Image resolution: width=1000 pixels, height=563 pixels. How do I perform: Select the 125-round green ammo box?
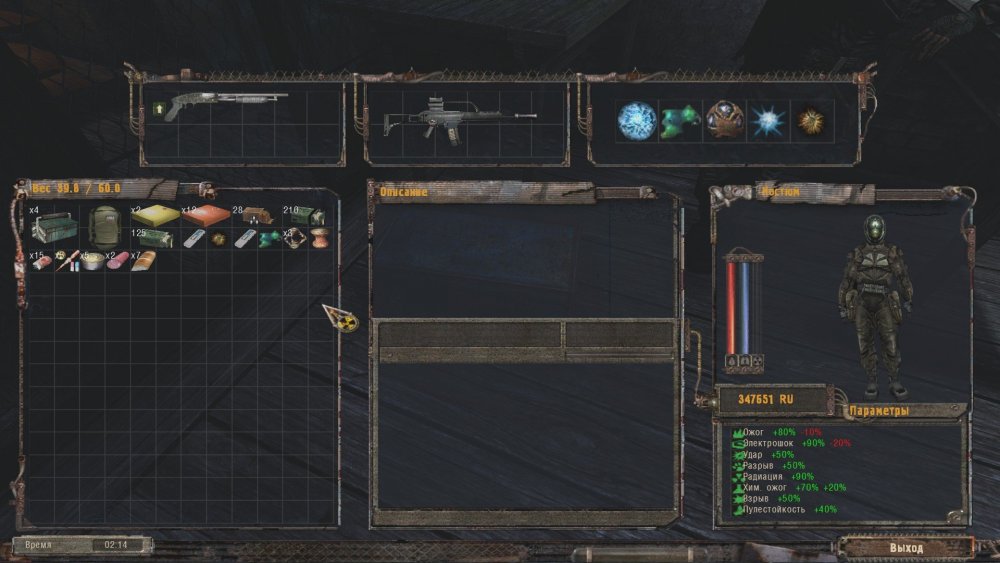tap(157, 238)
